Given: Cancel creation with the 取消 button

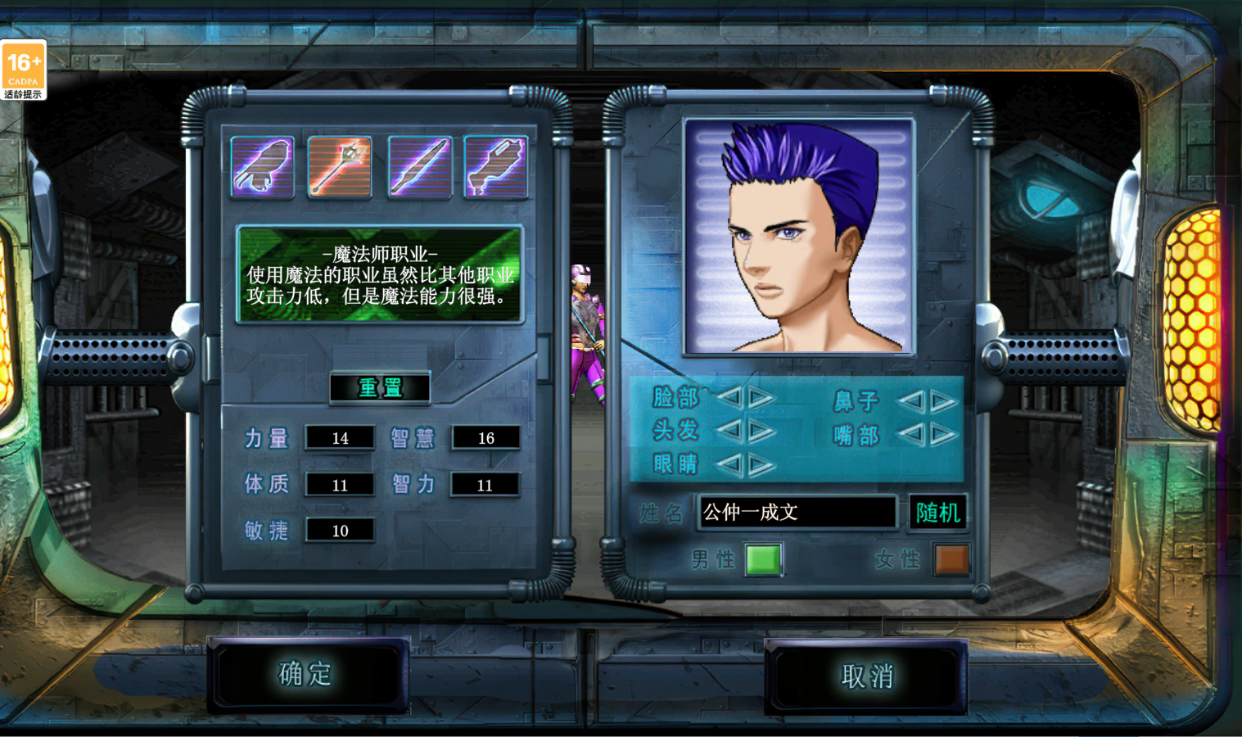Looking at the screenshot, I should coord(866,676).
